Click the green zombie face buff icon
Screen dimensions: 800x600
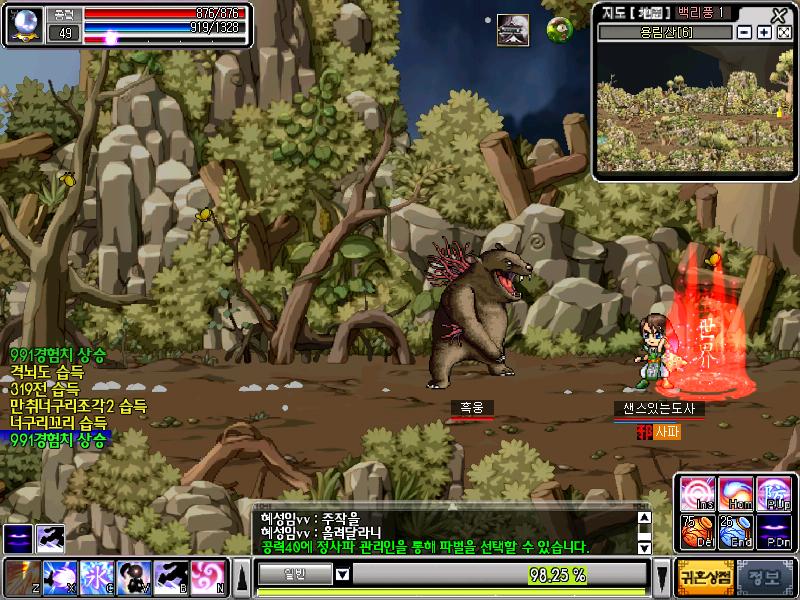[x=560, y=30]
